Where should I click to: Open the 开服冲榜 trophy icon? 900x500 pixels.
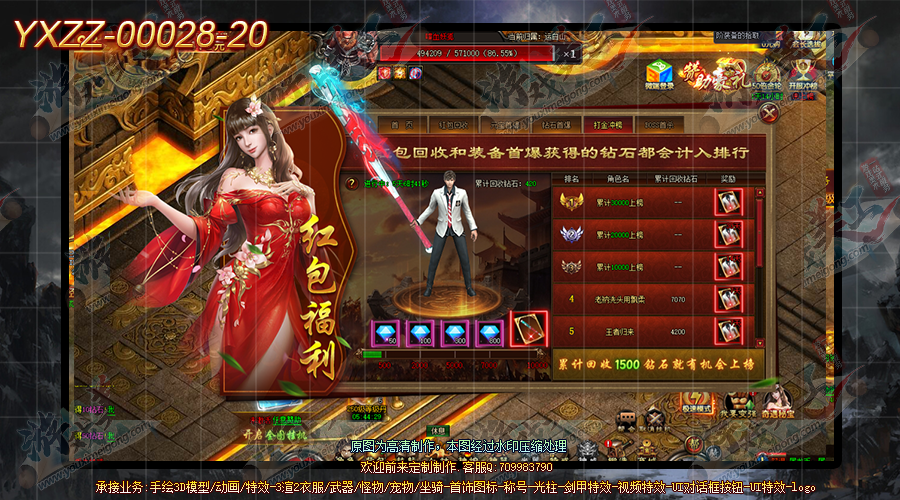click(802, 74)
